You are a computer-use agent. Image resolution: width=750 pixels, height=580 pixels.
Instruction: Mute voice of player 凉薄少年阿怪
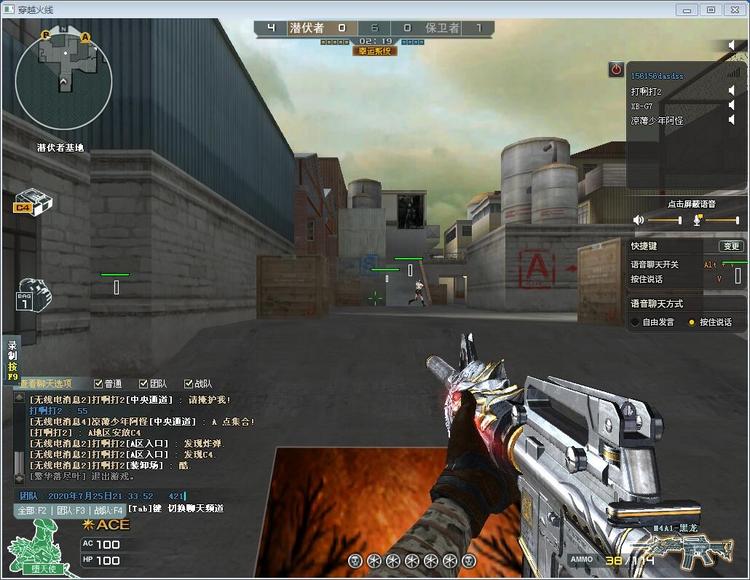731,120
